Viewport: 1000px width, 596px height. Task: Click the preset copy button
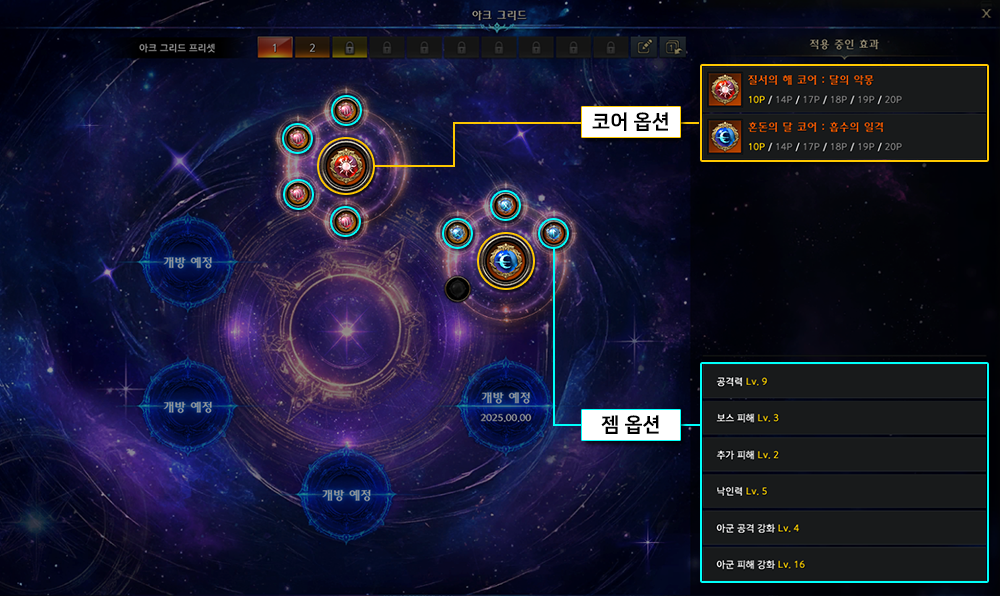[x=673, y=47]
